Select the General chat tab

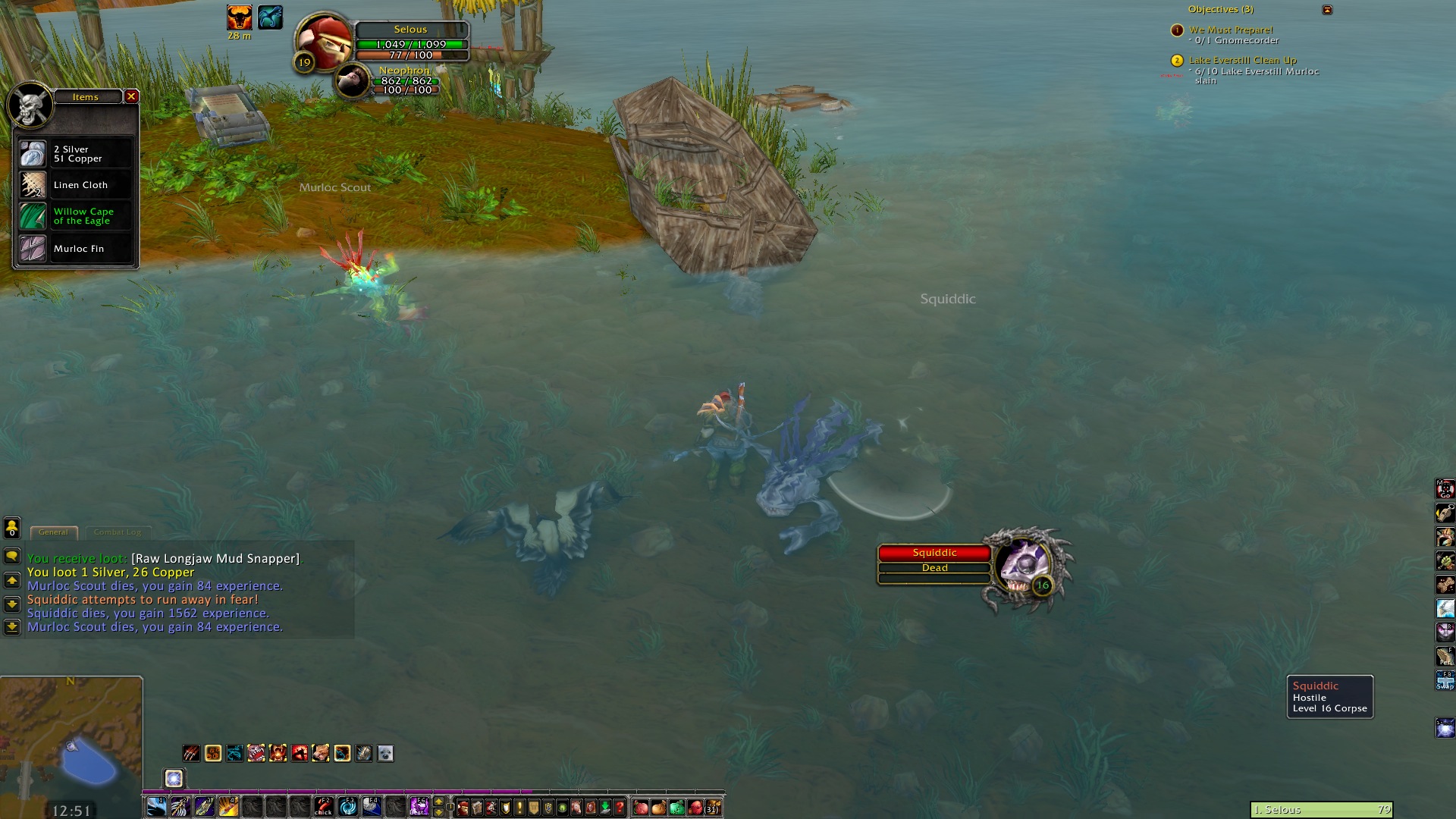tap(53, 532)
